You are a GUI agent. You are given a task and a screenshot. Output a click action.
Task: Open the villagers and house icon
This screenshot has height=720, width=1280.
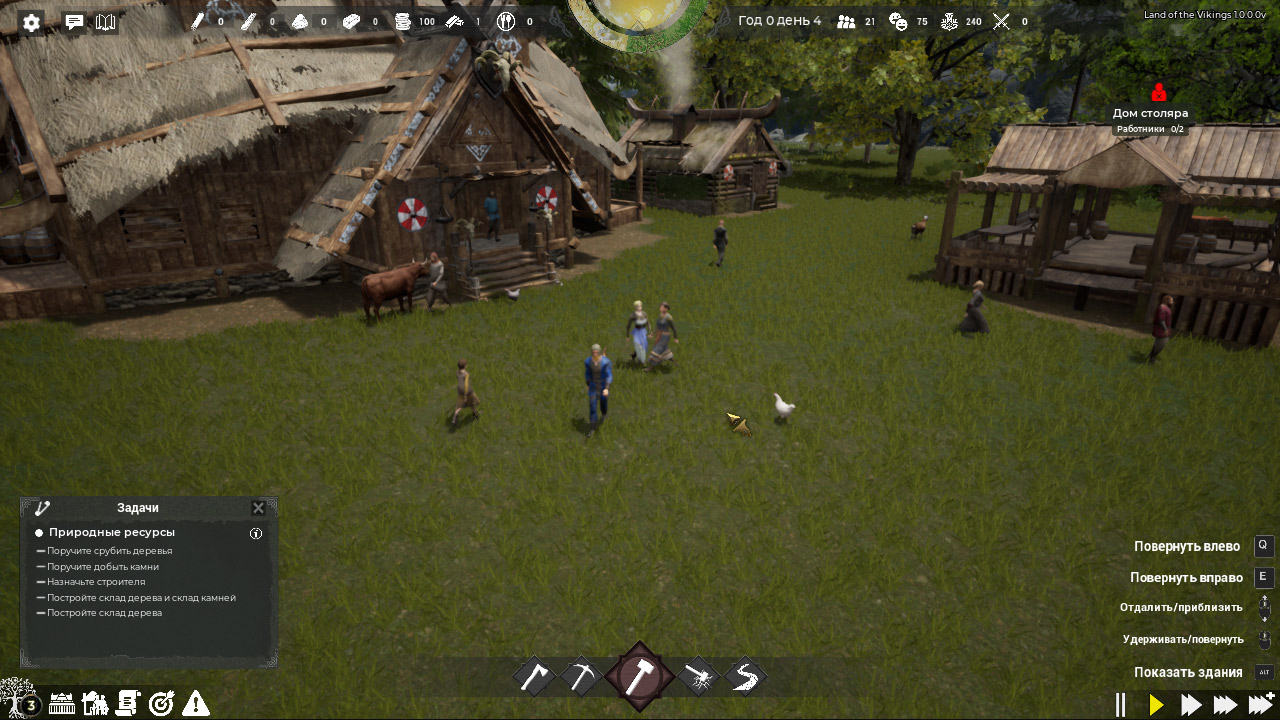point(95,704)
